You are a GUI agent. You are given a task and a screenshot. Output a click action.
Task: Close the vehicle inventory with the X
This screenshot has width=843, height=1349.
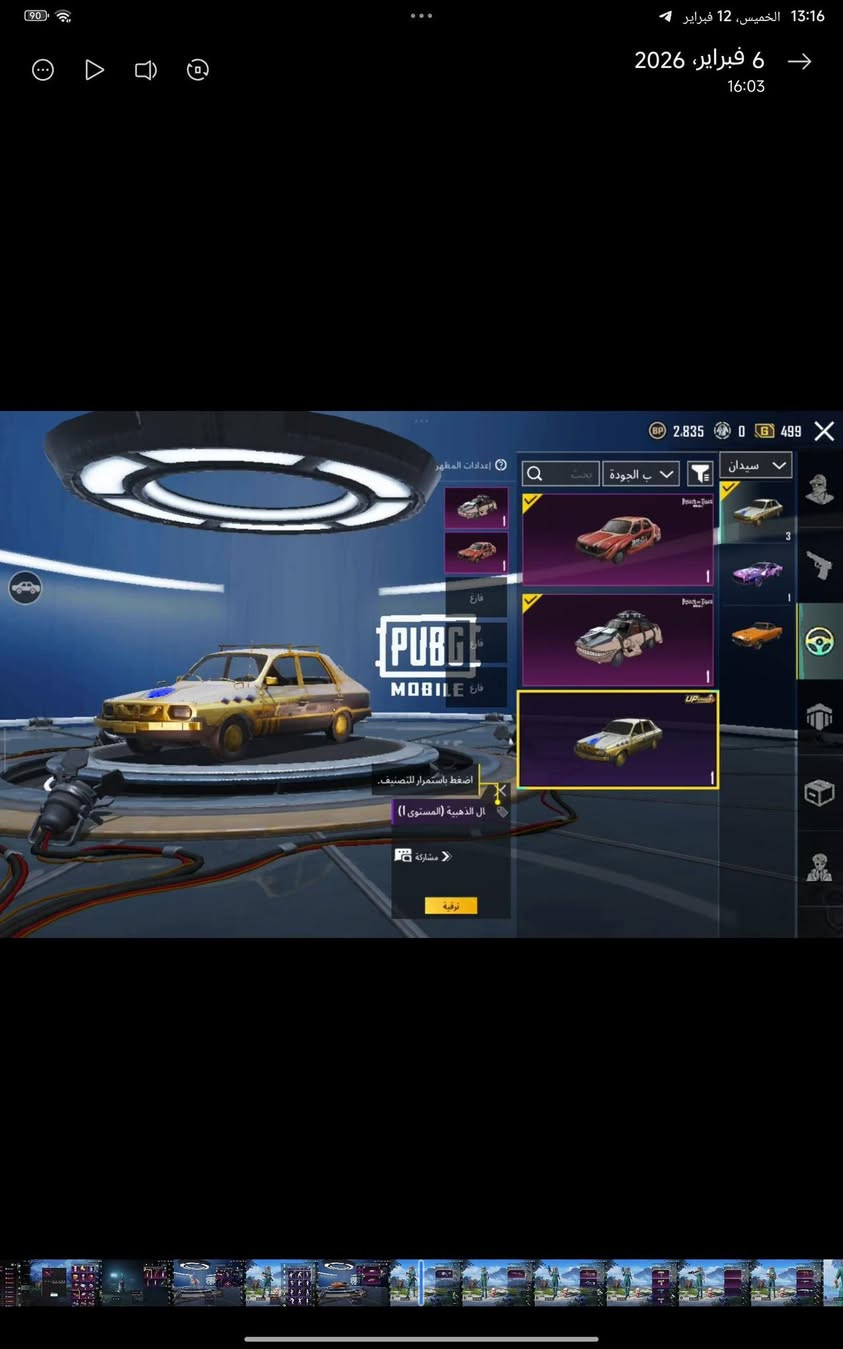coord(824,431)
